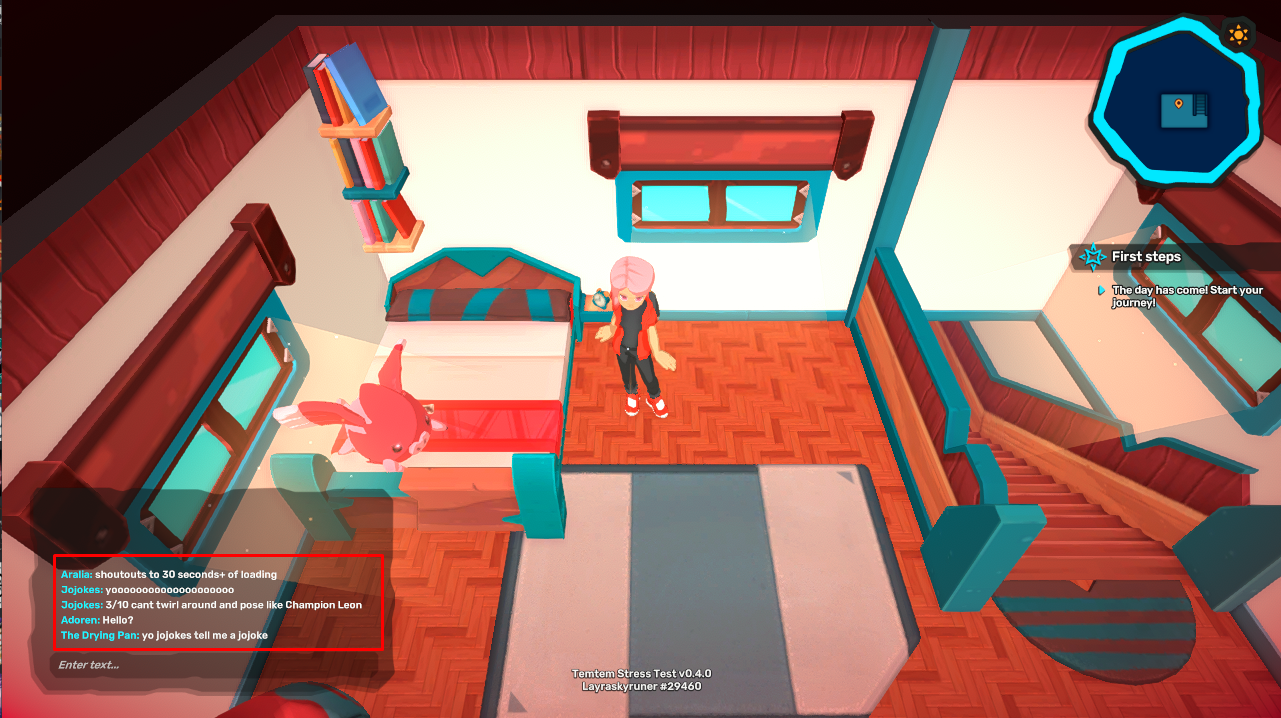Viewport: 1281px width, 718px height.
Task: Select Adoren's name in the chat log
Action: click(x=79, y=620)
